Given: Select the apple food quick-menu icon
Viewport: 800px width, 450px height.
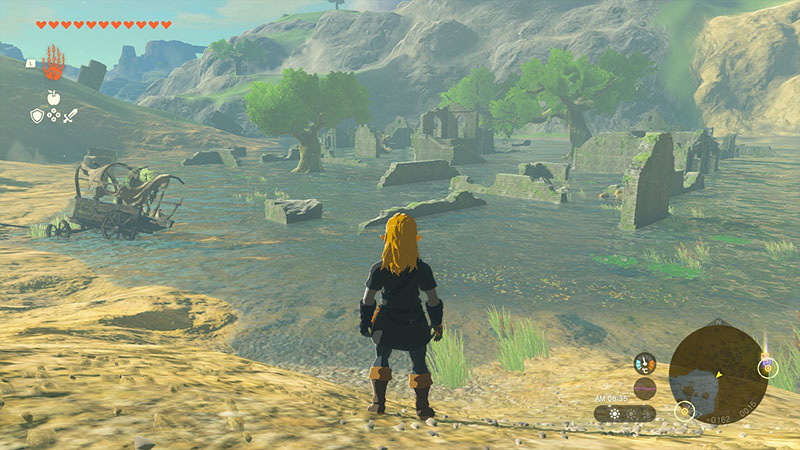Looking at the screenshot, I should click(x=53, y=97).
